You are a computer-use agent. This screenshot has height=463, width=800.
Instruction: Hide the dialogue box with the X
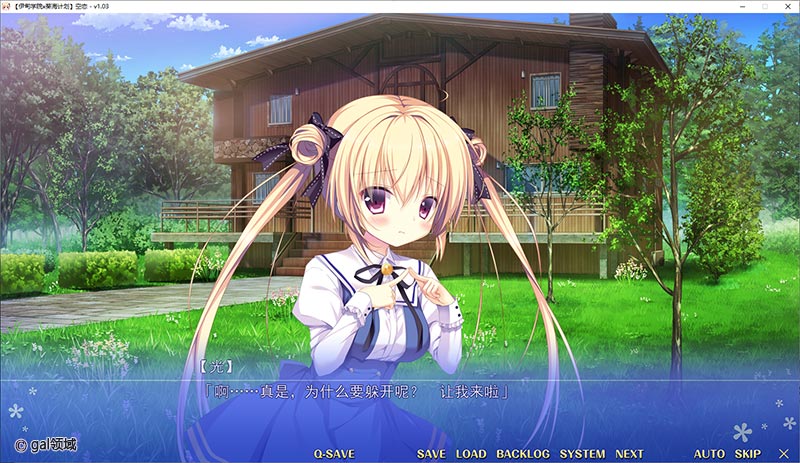(x=783, y=454)
